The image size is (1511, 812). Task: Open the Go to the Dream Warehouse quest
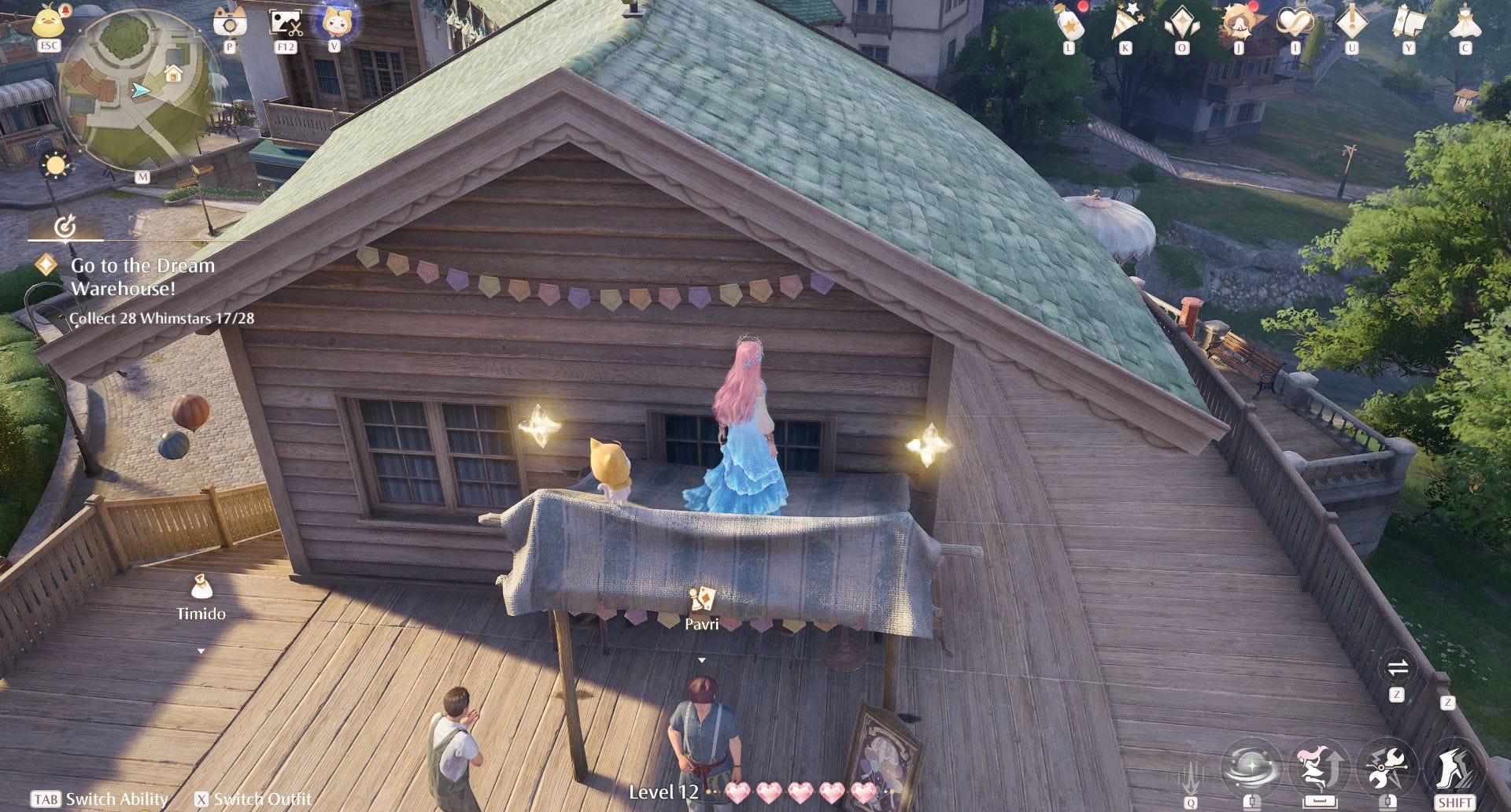pos(142,276)
